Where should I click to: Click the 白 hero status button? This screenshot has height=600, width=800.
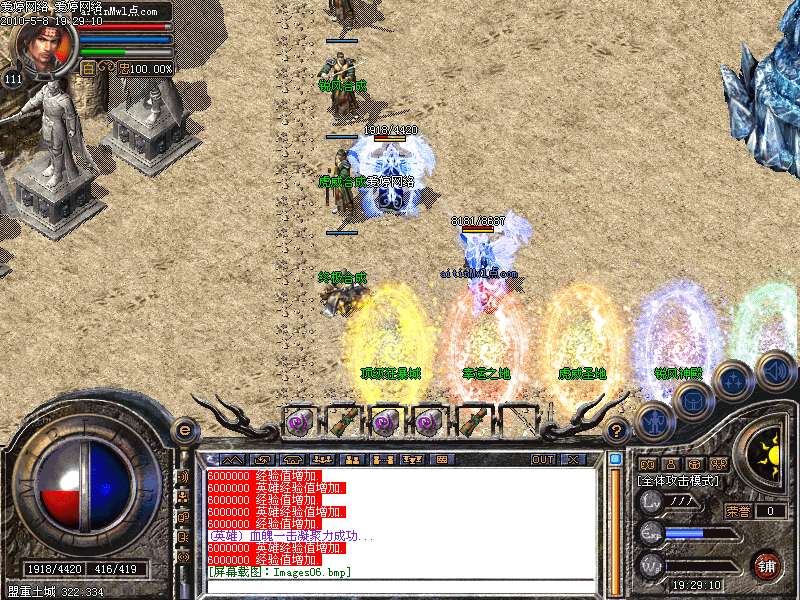pyautogui.click(x=88, y=68)
